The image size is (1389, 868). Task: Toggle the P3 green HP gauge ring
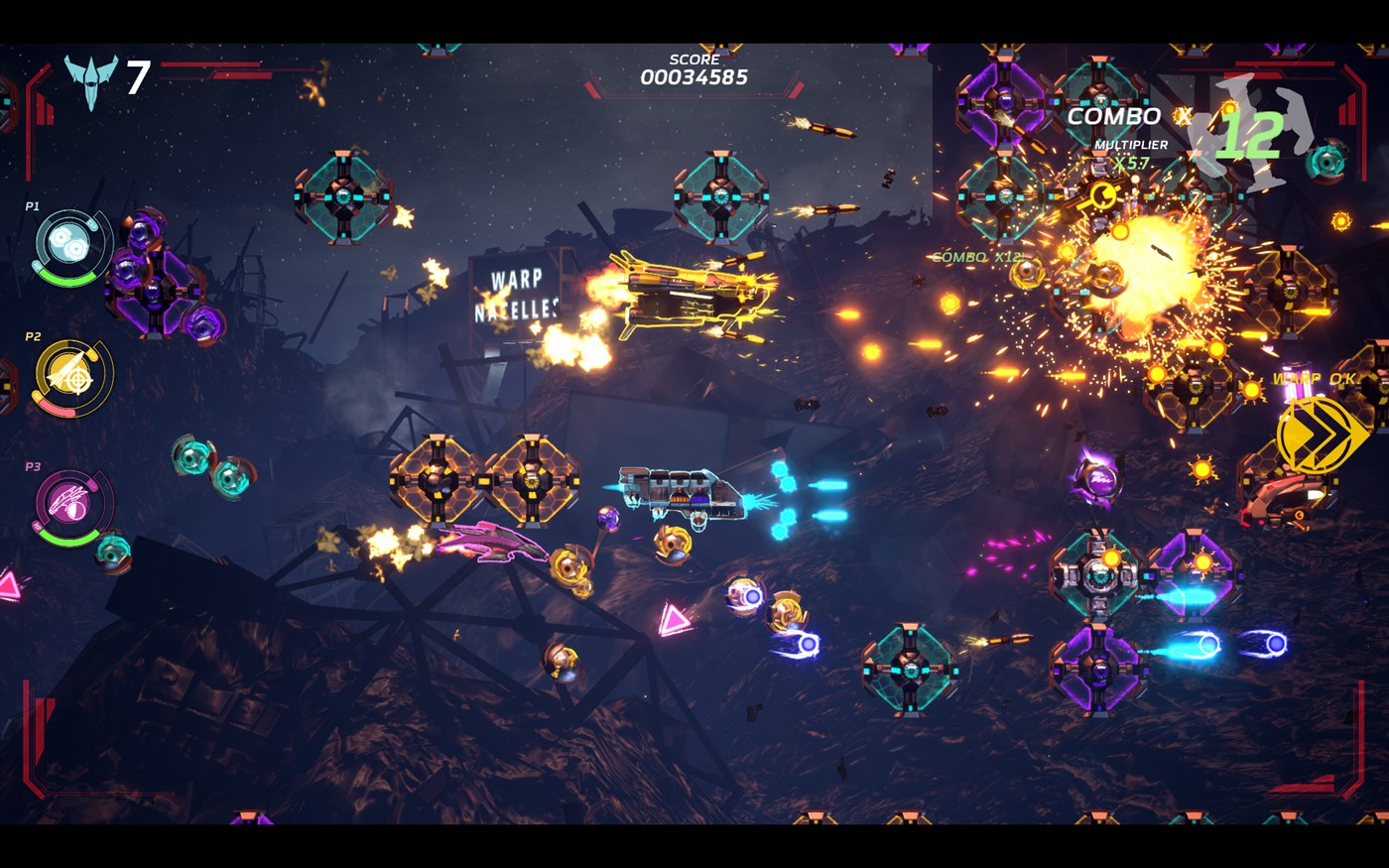point(69,542)
